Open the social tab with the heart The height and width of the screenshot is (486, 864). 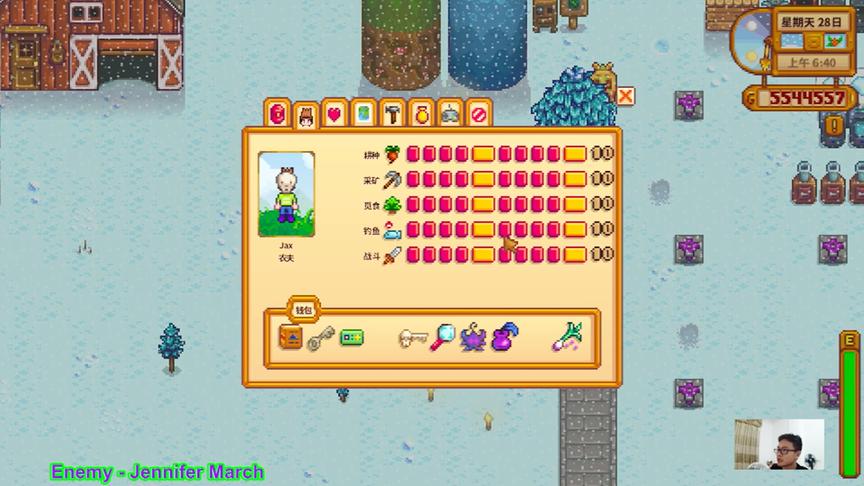click(334, 114)
